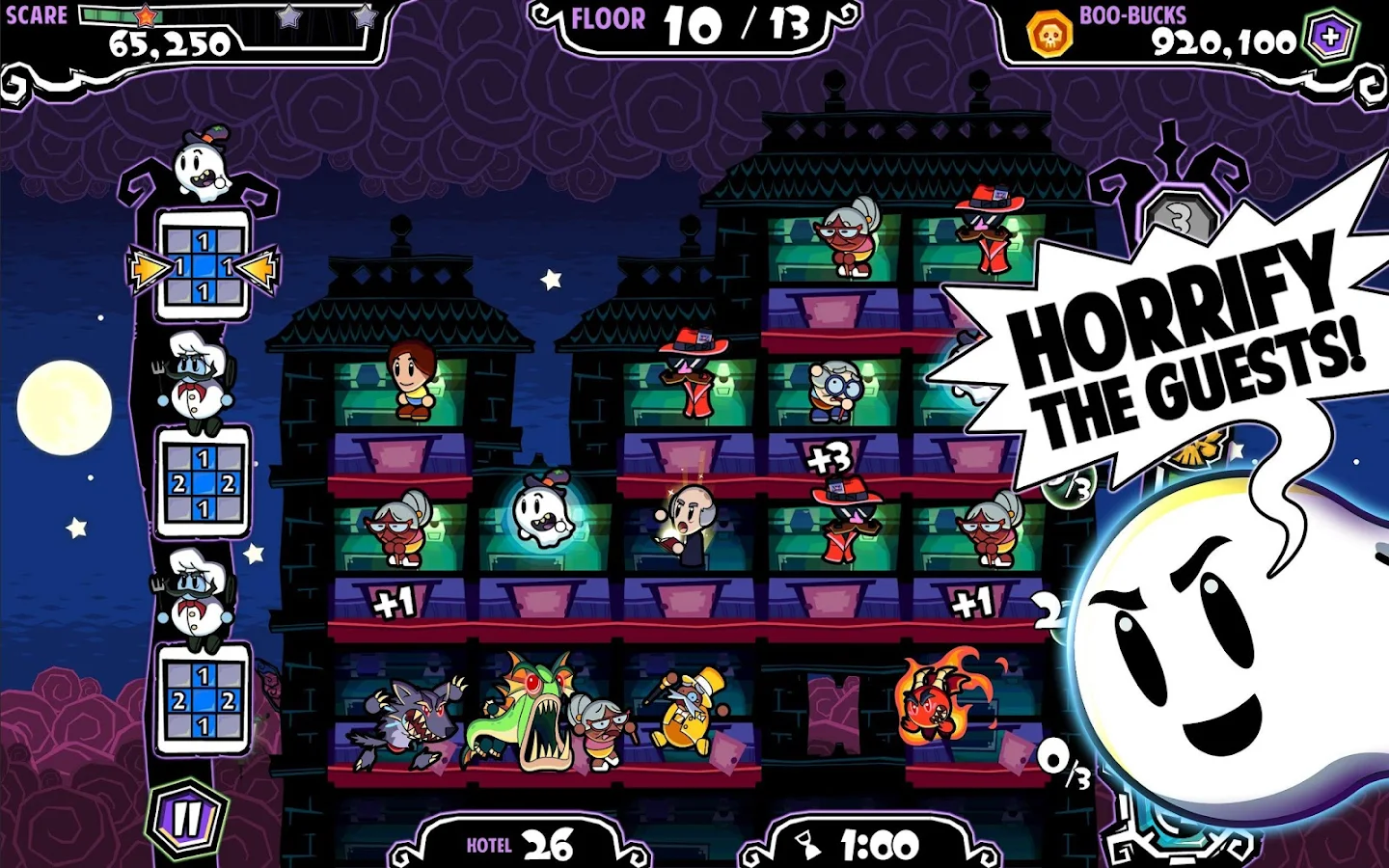The width and height of the screenshot is (1389, 868).
Task: Add more Boo-Bucks with the plus button
Action: pos(1331,38)
